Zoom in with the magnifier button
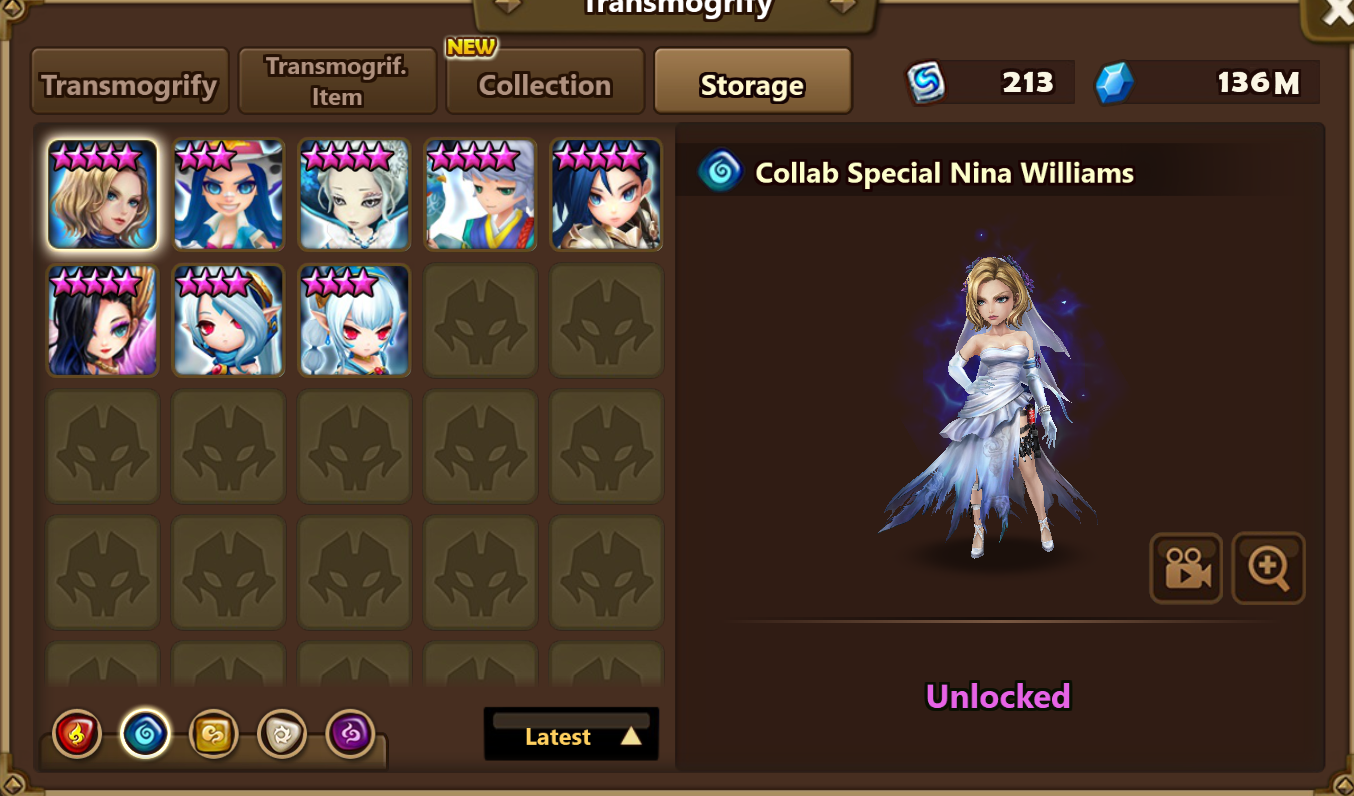This screenshot has width=1354, height=796. click(1268, 568)
